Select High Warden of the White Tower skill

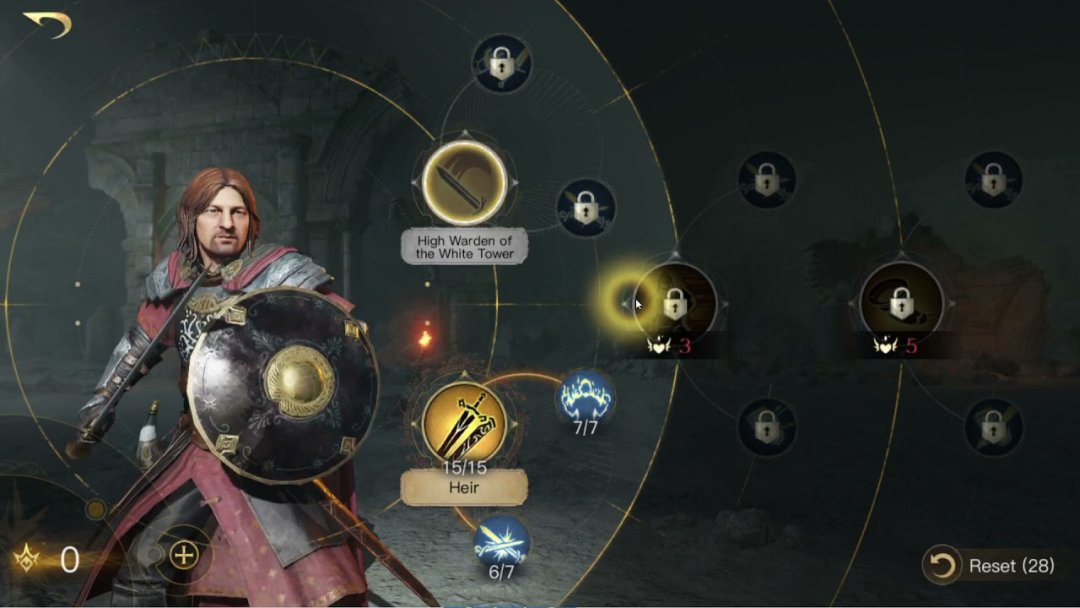click(463, 182)
